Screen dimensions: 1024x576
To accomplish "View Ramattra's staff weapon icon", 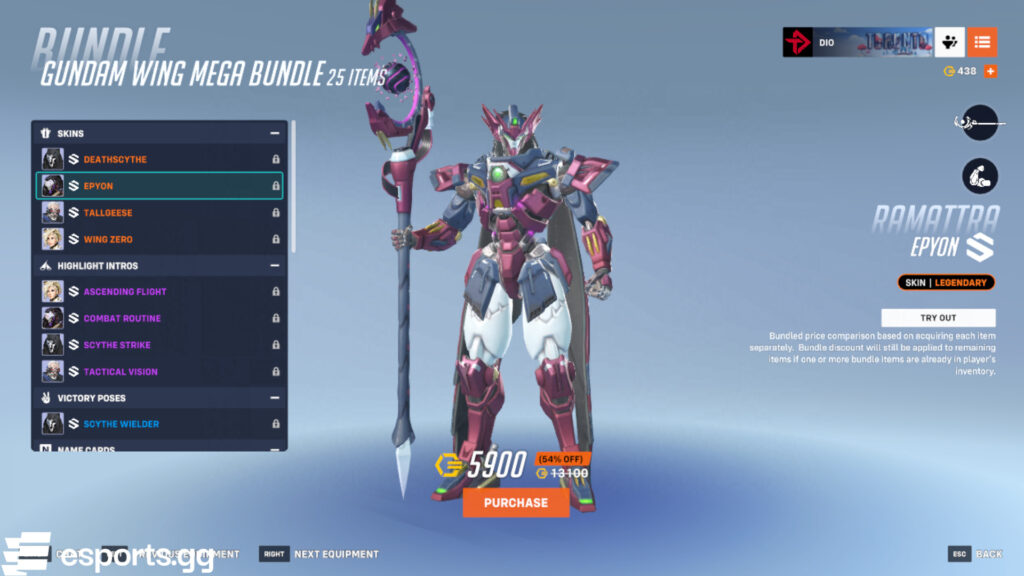I will (980, 122).
